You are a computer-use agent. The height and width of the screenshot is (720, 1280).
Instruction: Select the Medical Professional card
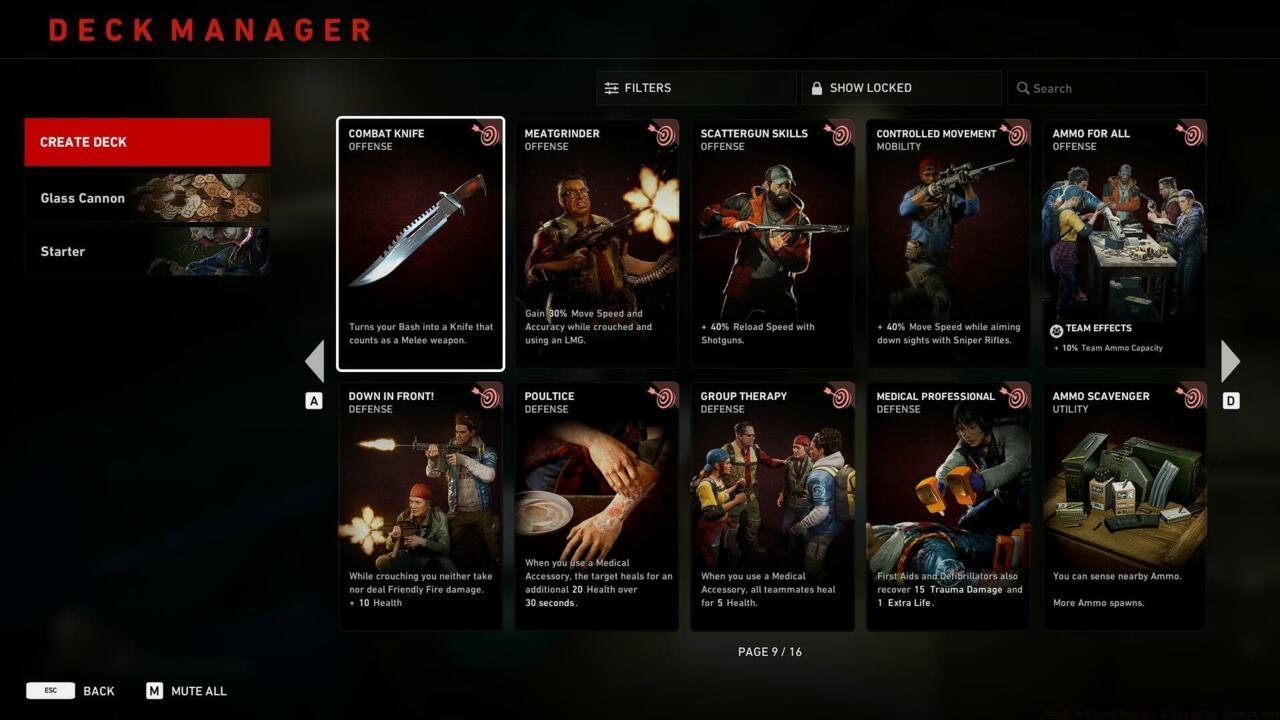[948, 506]
